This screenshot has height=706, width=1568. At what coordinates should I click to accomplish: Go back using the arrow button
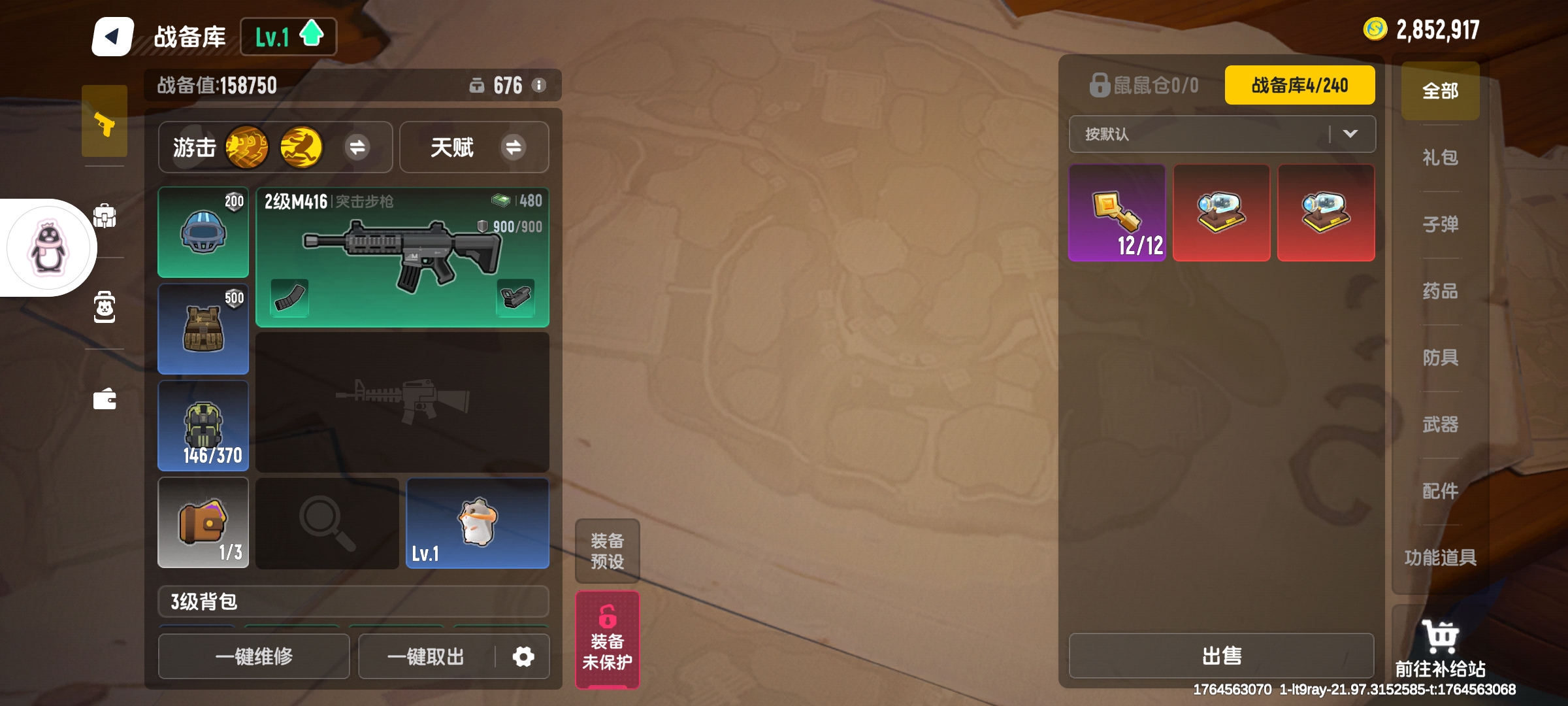click(112, 37)
